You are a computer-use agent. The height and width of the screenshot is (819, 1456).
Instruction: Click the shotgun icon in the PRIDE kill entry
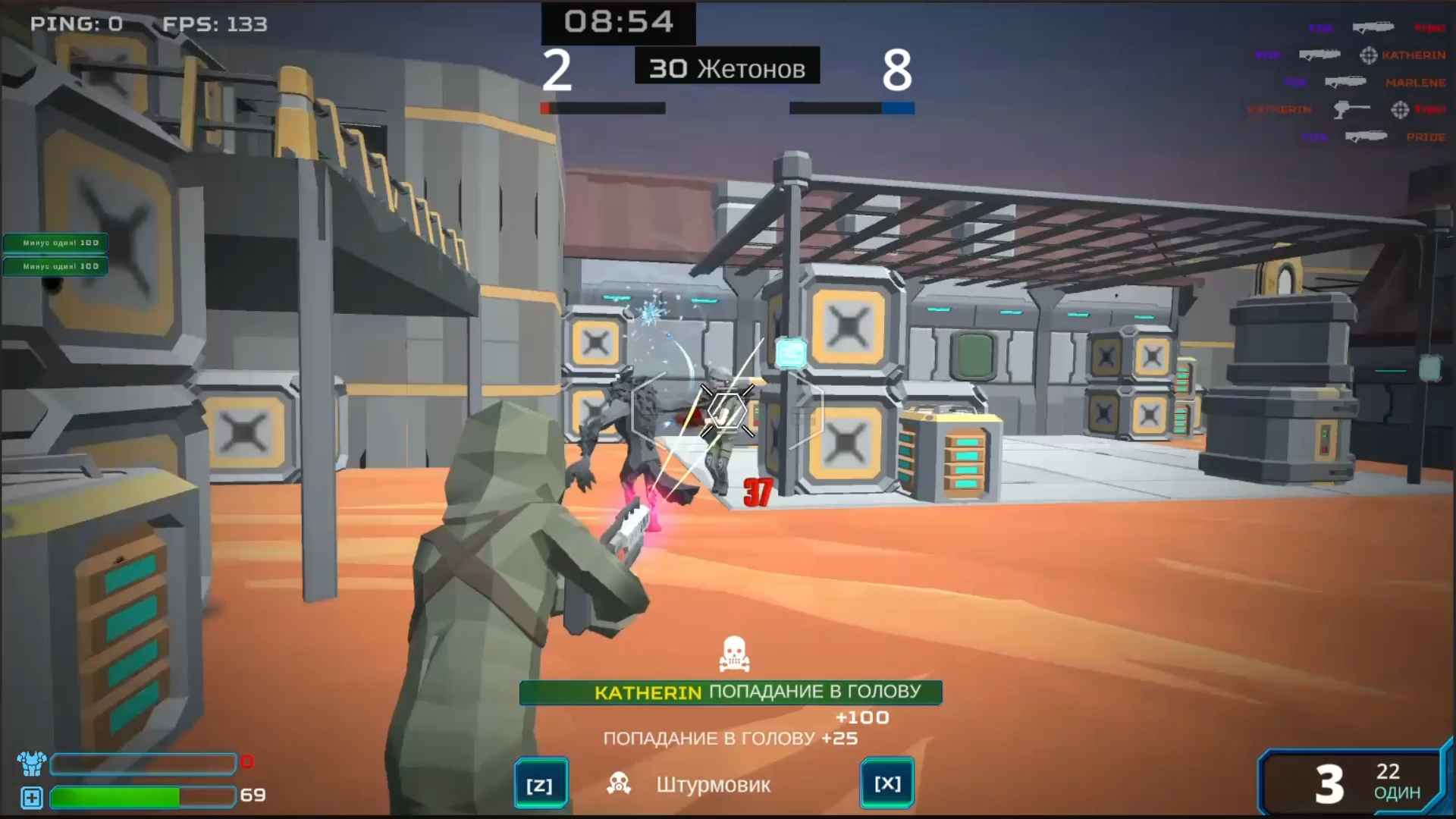(x=1367, y=136)
